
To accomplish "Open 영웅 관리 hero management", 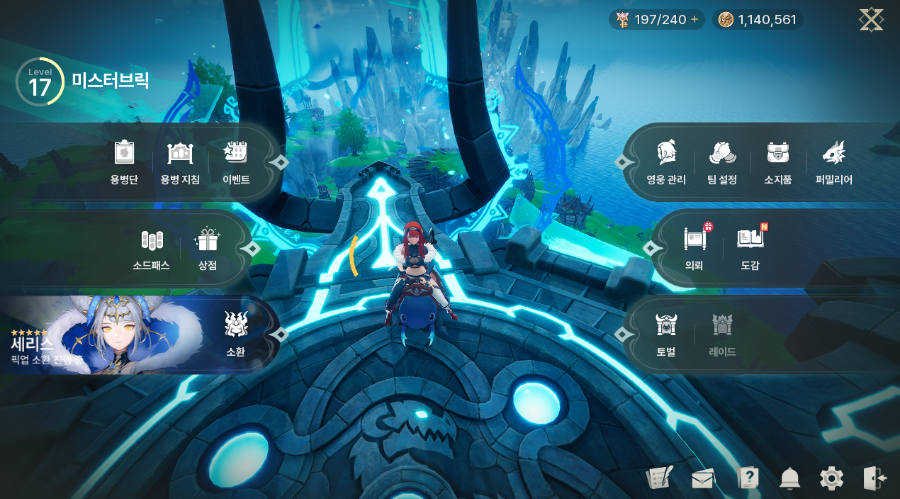I will point(667,162).
